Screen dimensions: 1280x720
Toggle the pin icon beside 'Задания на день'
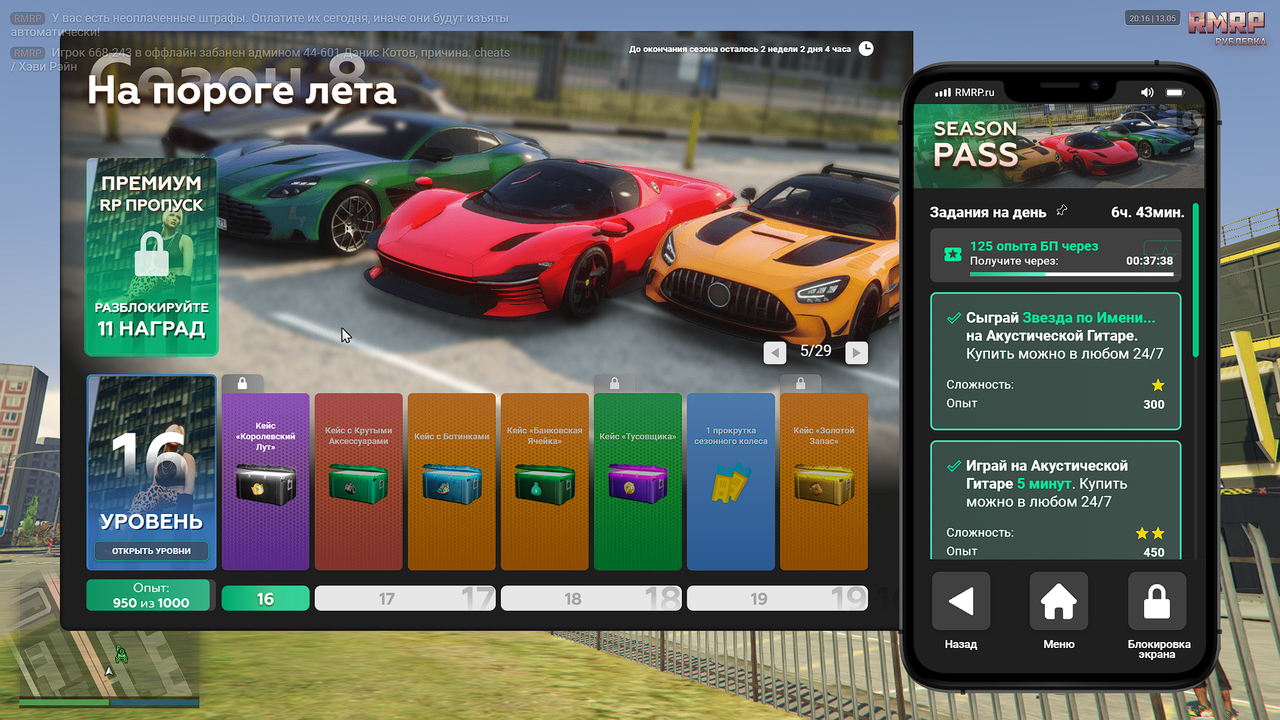pos(1062,211)
